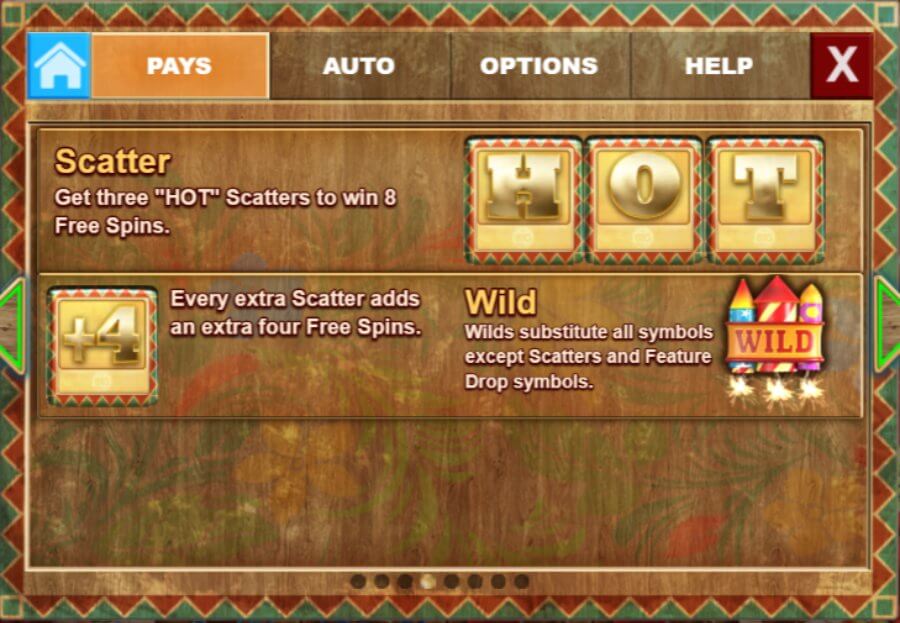The height and width of the screenshot is (623, 900).
Task: Go to the home screen
Action: (59, 66)
